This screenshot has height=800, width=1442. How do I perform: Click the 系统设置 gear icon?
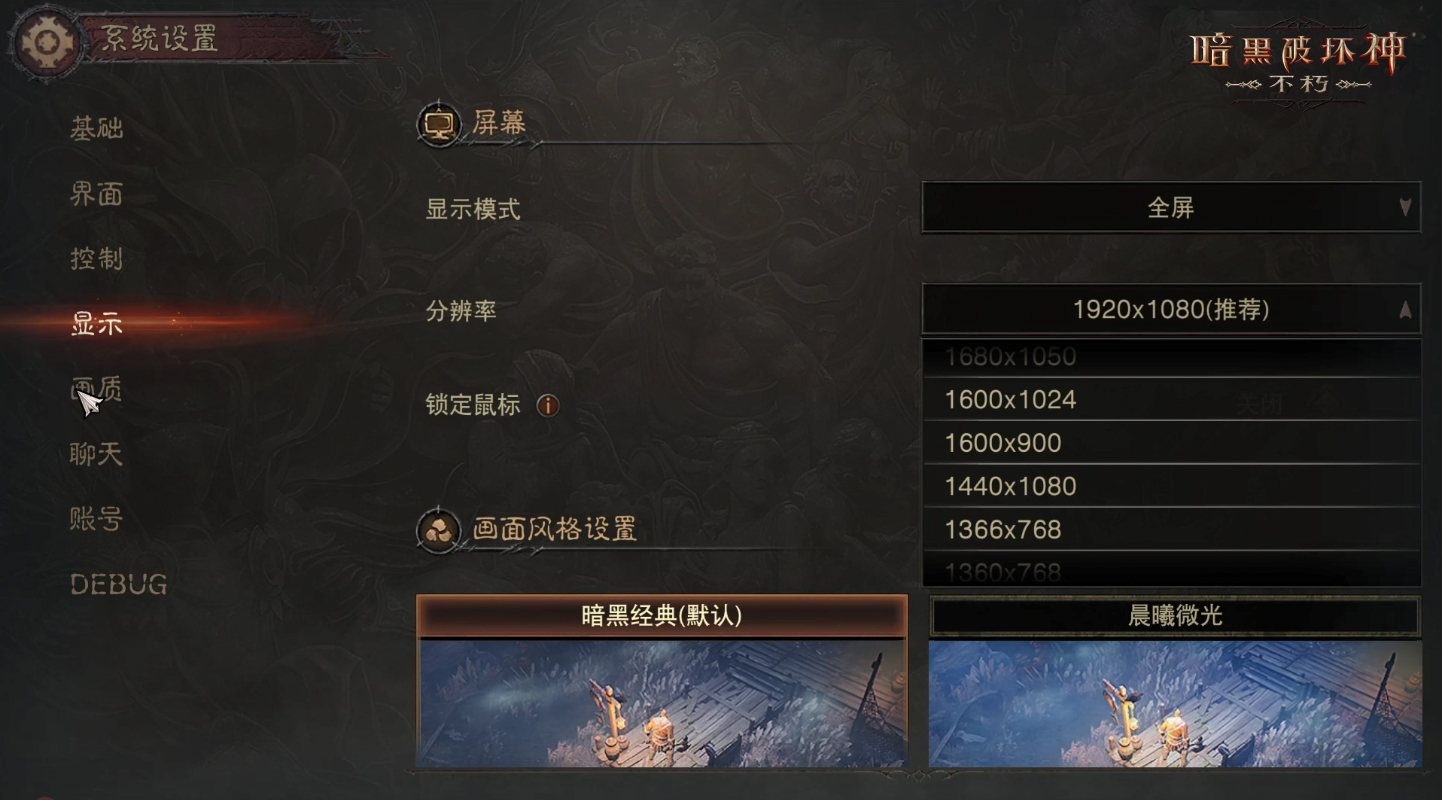(42, 42)
